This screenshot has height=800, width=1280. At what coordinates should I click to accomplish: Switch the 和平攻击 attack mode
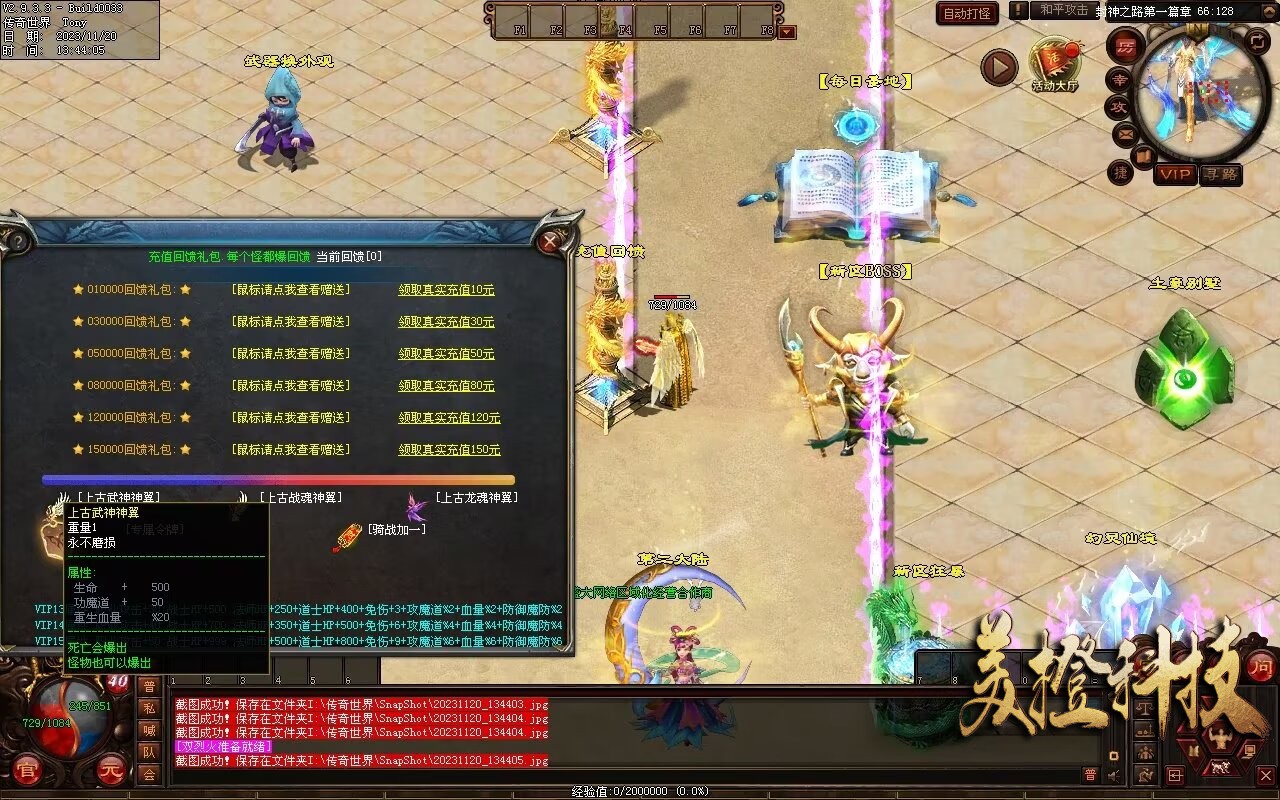tap(1063, 10)
